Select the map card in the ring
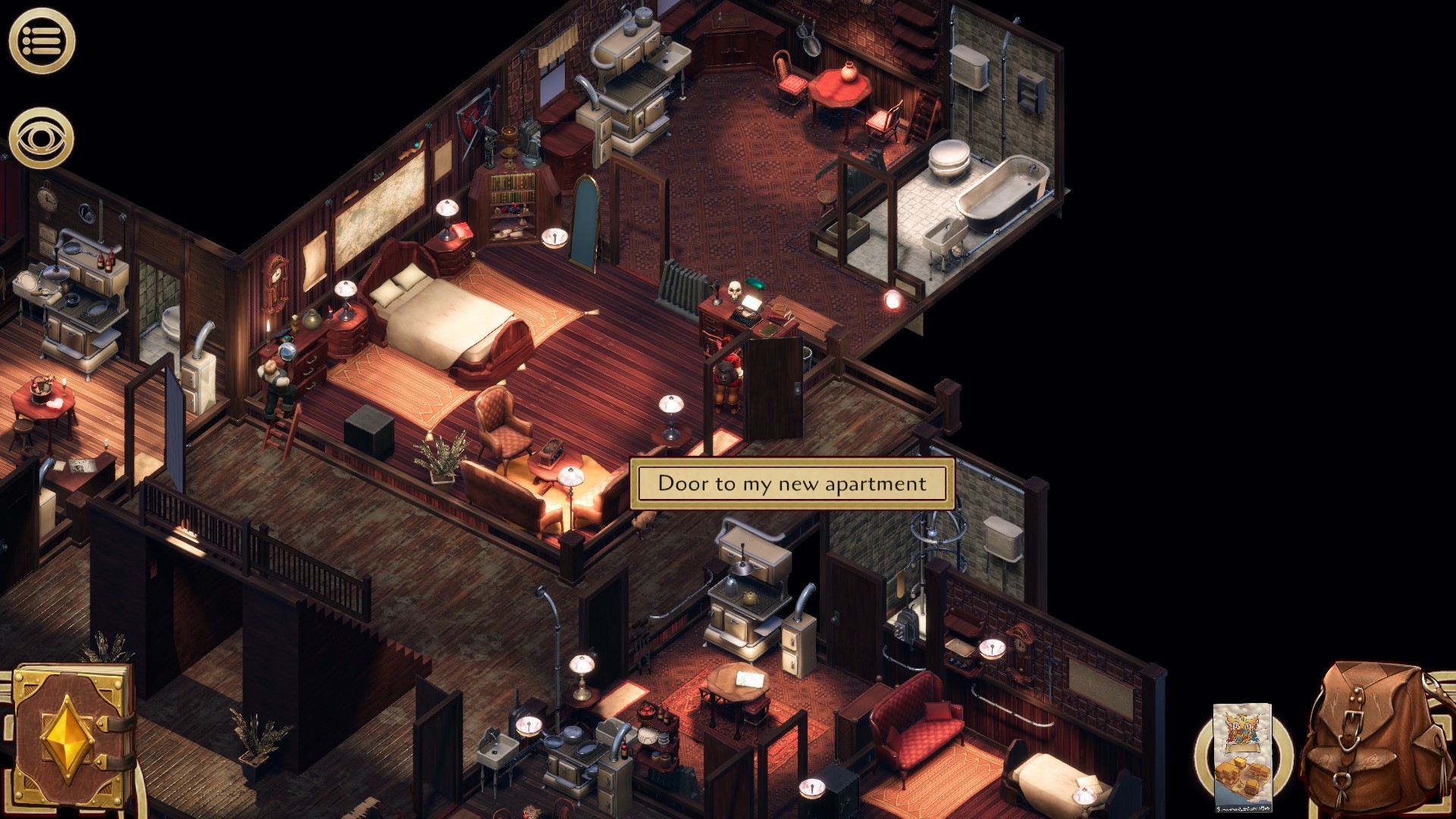The image size is (1456, 819). (x=1242, y=757)
